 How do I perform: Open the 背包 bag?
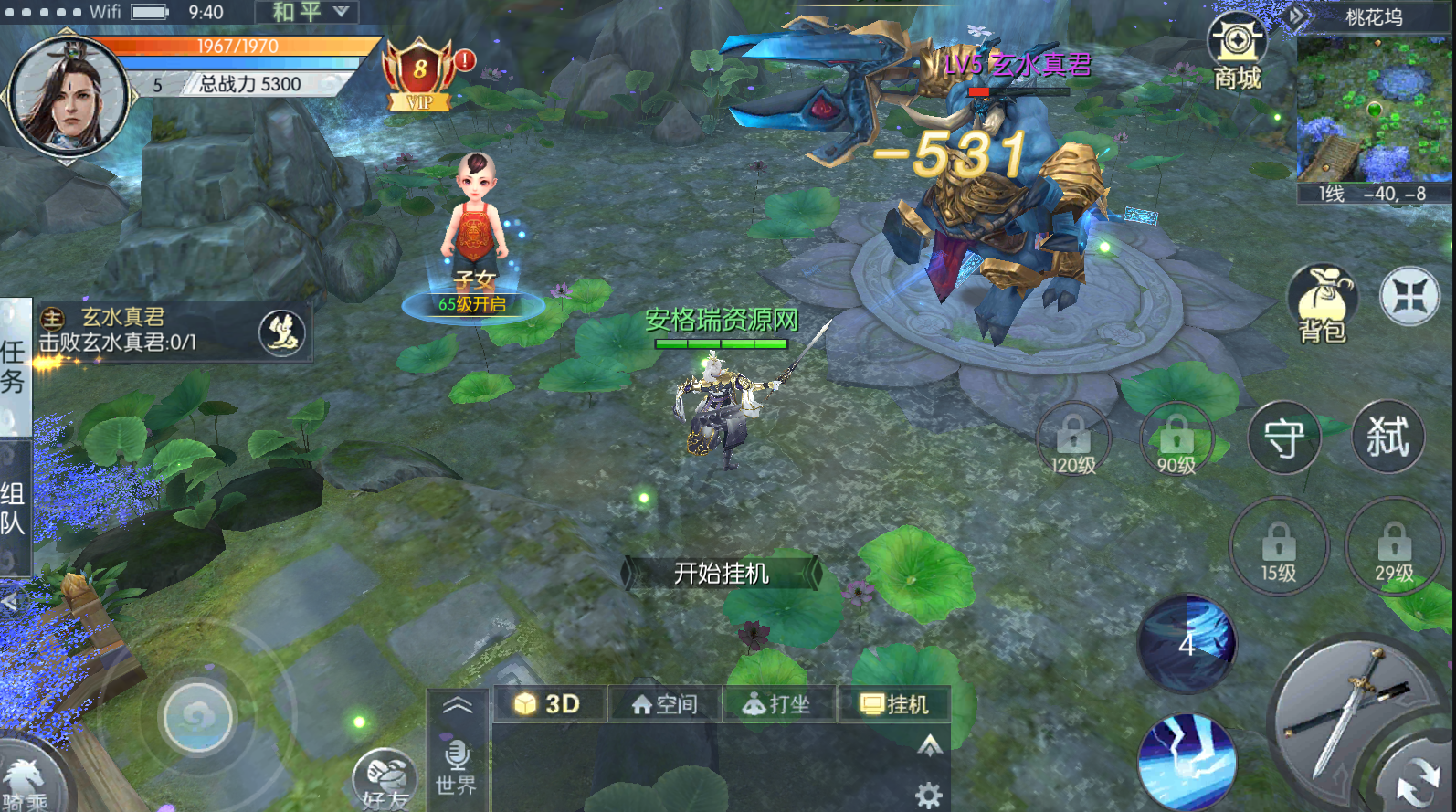click(x=1322, y=304)
